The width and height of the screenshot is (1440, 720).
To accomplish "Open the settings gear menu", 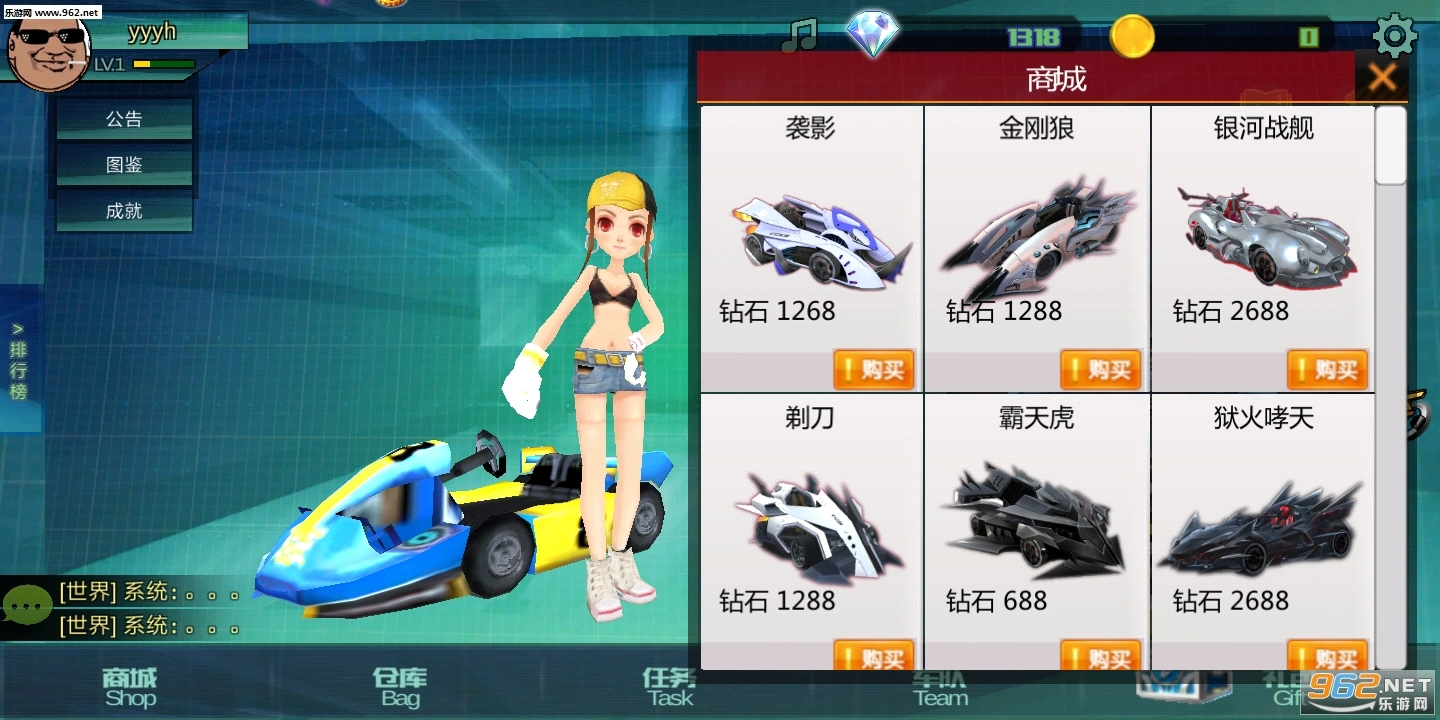I will [1394, 35].
